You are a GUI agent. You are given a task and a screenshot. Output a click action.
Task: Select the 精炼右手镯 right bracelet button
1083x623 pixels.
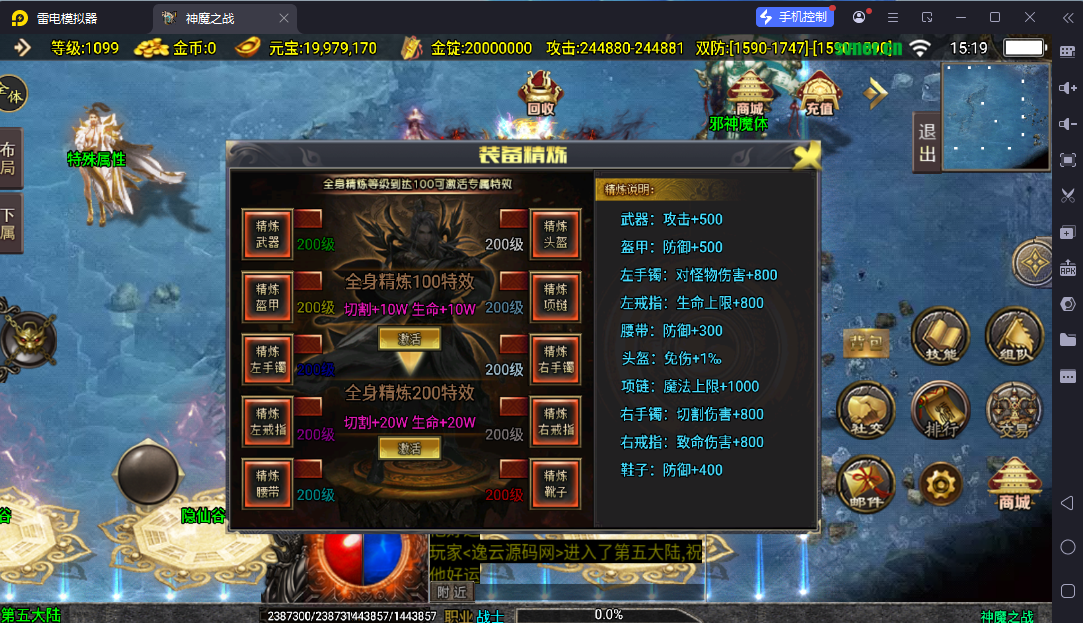pos(555,359)
